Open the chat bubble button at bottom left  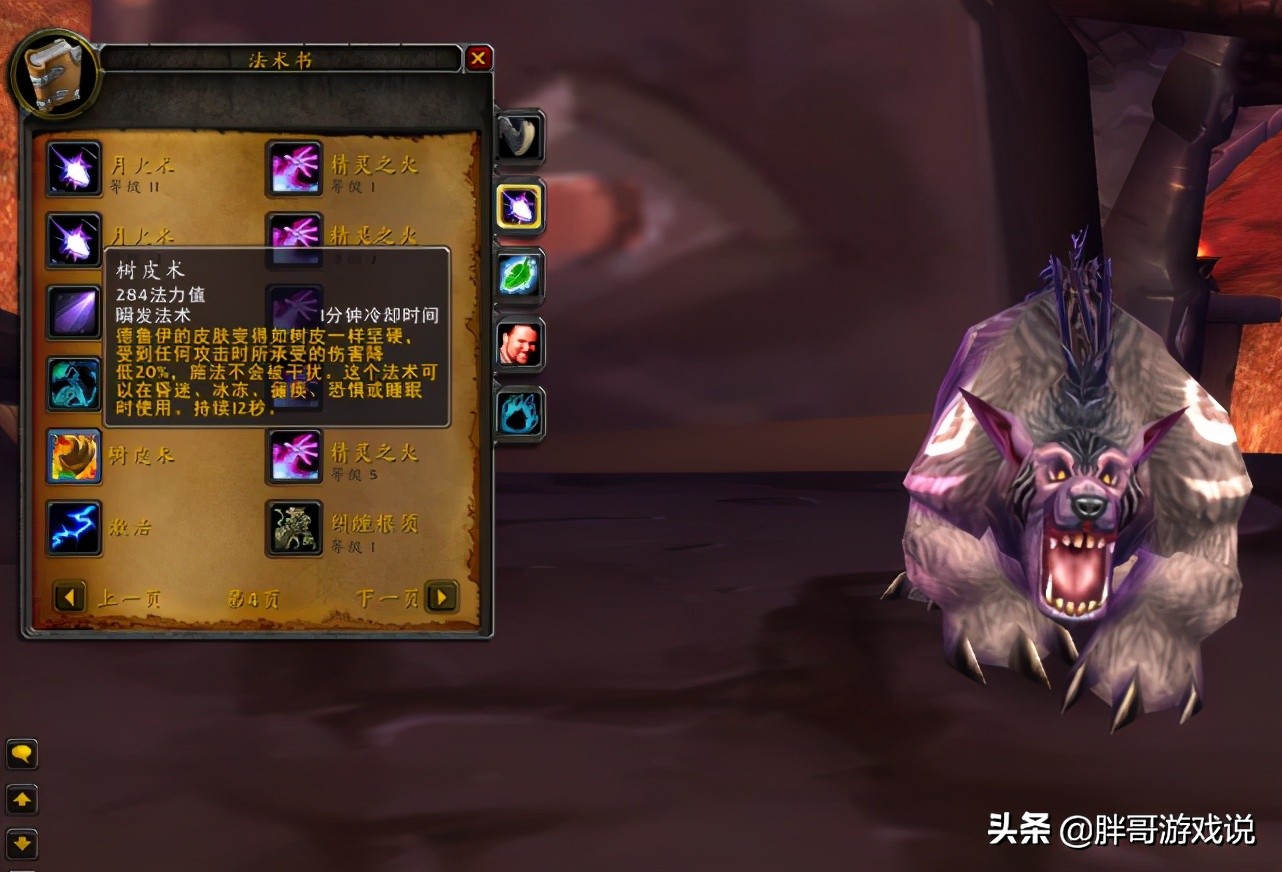pos(22,755)
